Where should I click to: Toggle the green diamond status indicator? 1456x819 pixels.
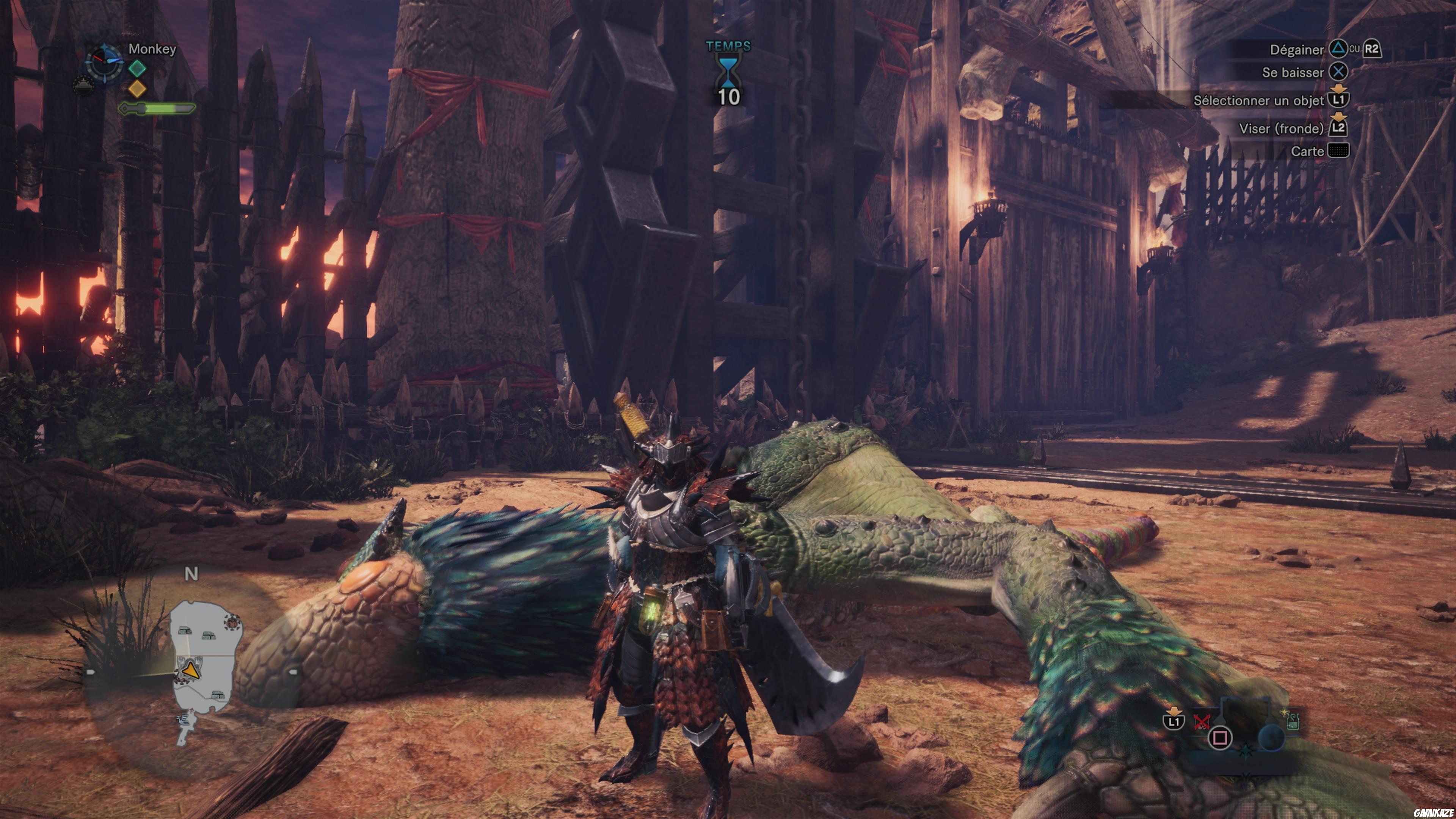pos(137,68)
